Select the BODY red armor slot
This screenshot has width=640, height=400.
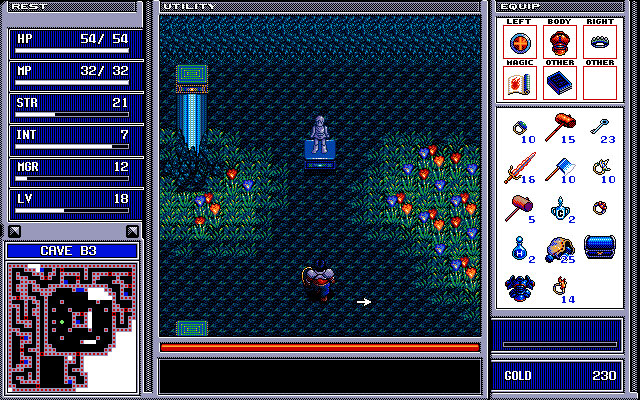click(x=559, y=43)
